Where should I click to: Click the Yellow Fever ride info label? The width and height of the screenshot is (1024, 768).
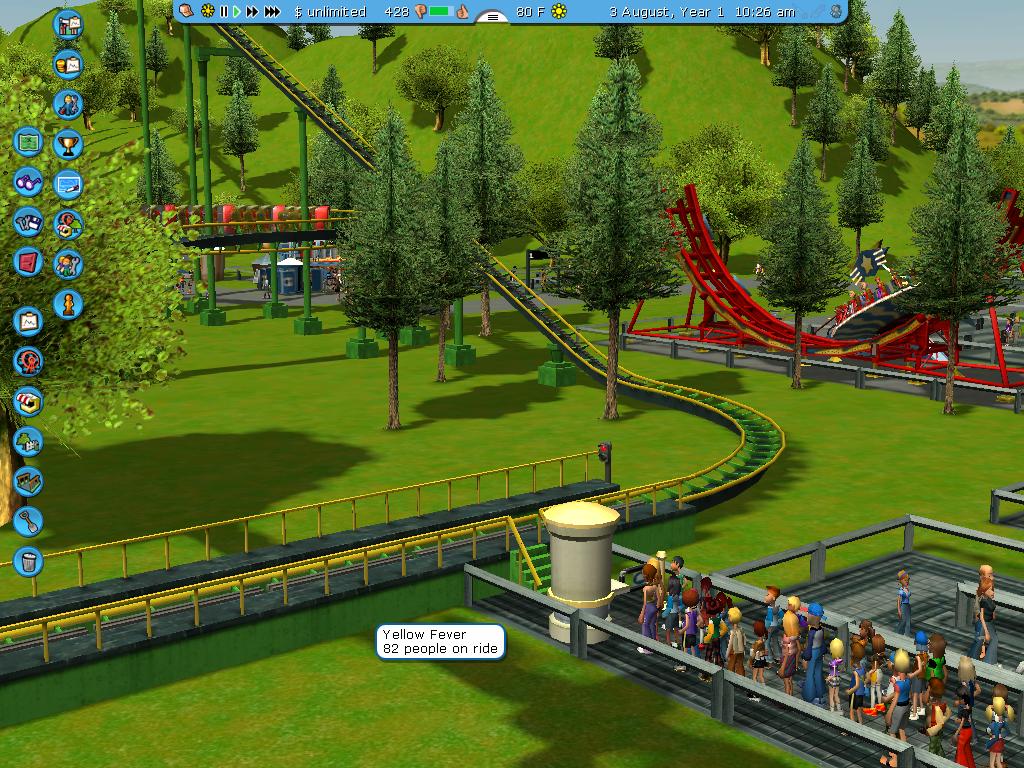coord(440,642)
